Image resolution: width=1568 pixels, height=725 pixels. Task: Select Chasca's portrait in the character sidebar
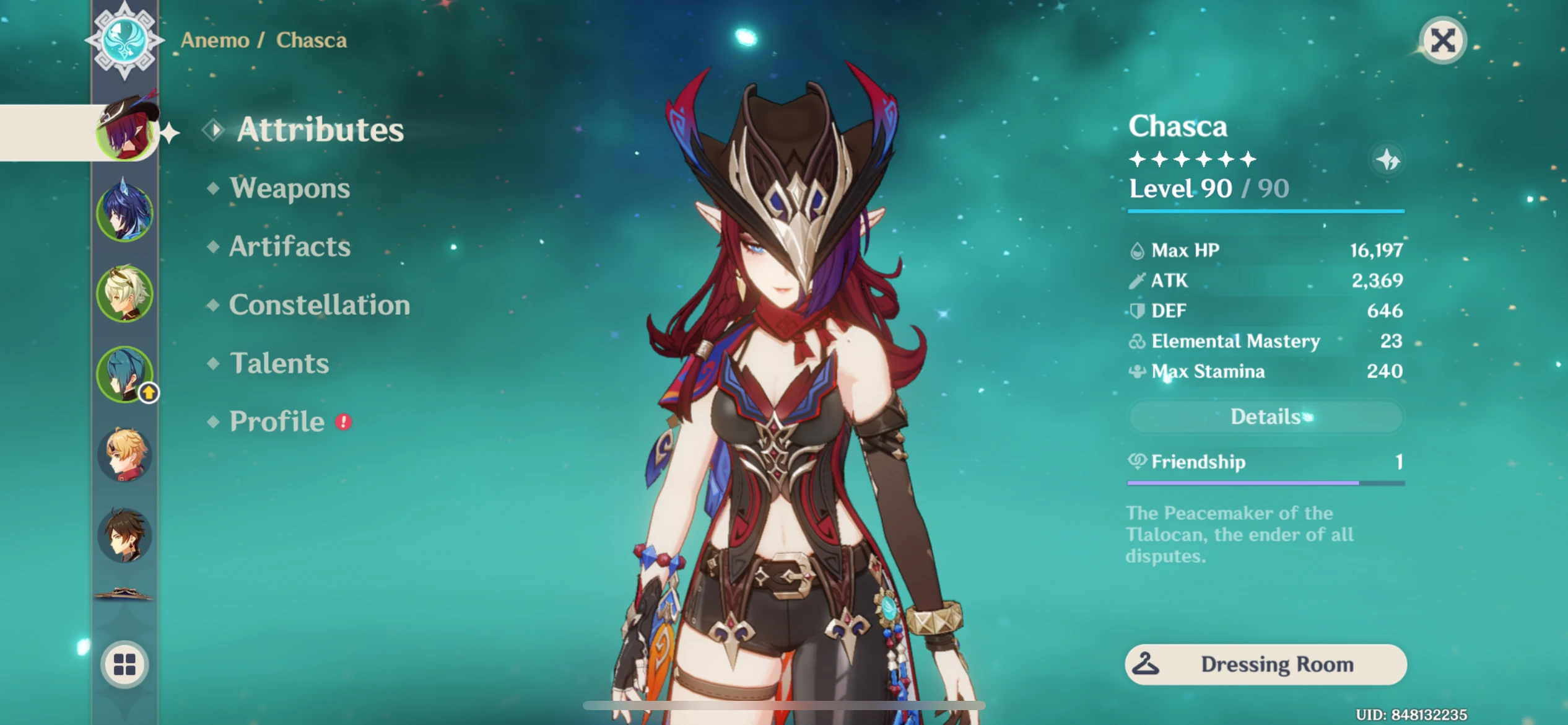(x=126, y=132)
